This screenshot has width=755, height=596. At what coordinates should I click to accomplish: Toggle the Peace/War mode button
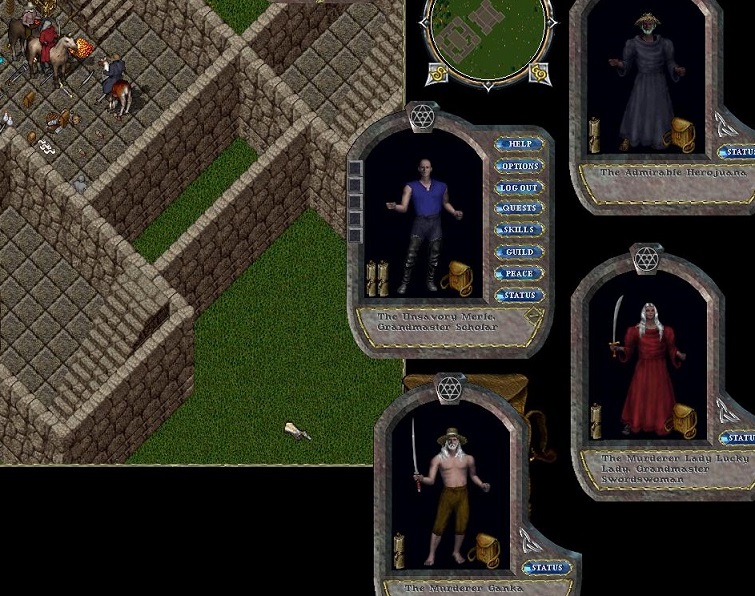pos(519,273)
